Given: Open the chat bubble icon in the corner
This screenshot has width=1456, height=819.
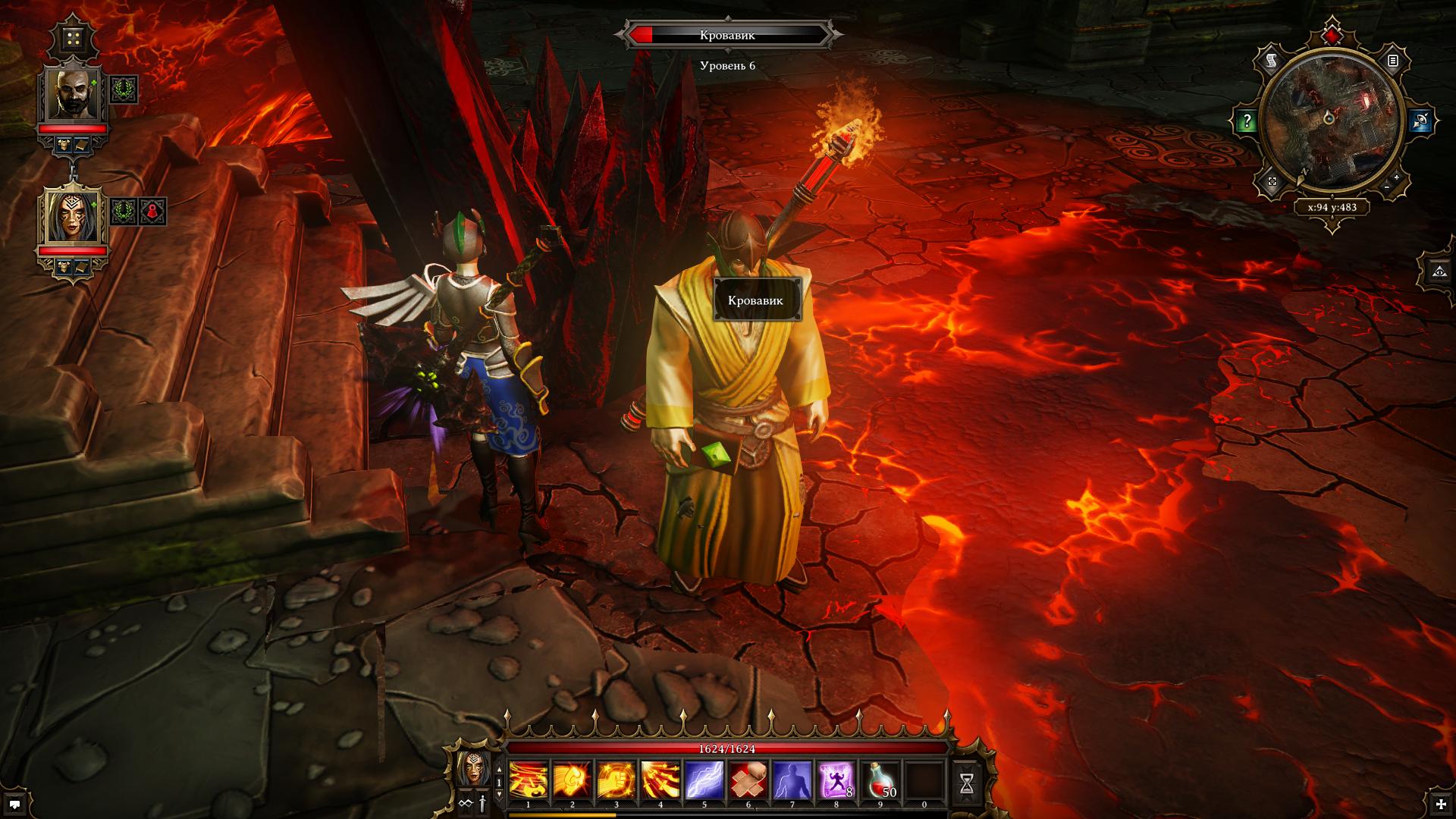Looking at the screenshot, I should (x=15, y=804).
